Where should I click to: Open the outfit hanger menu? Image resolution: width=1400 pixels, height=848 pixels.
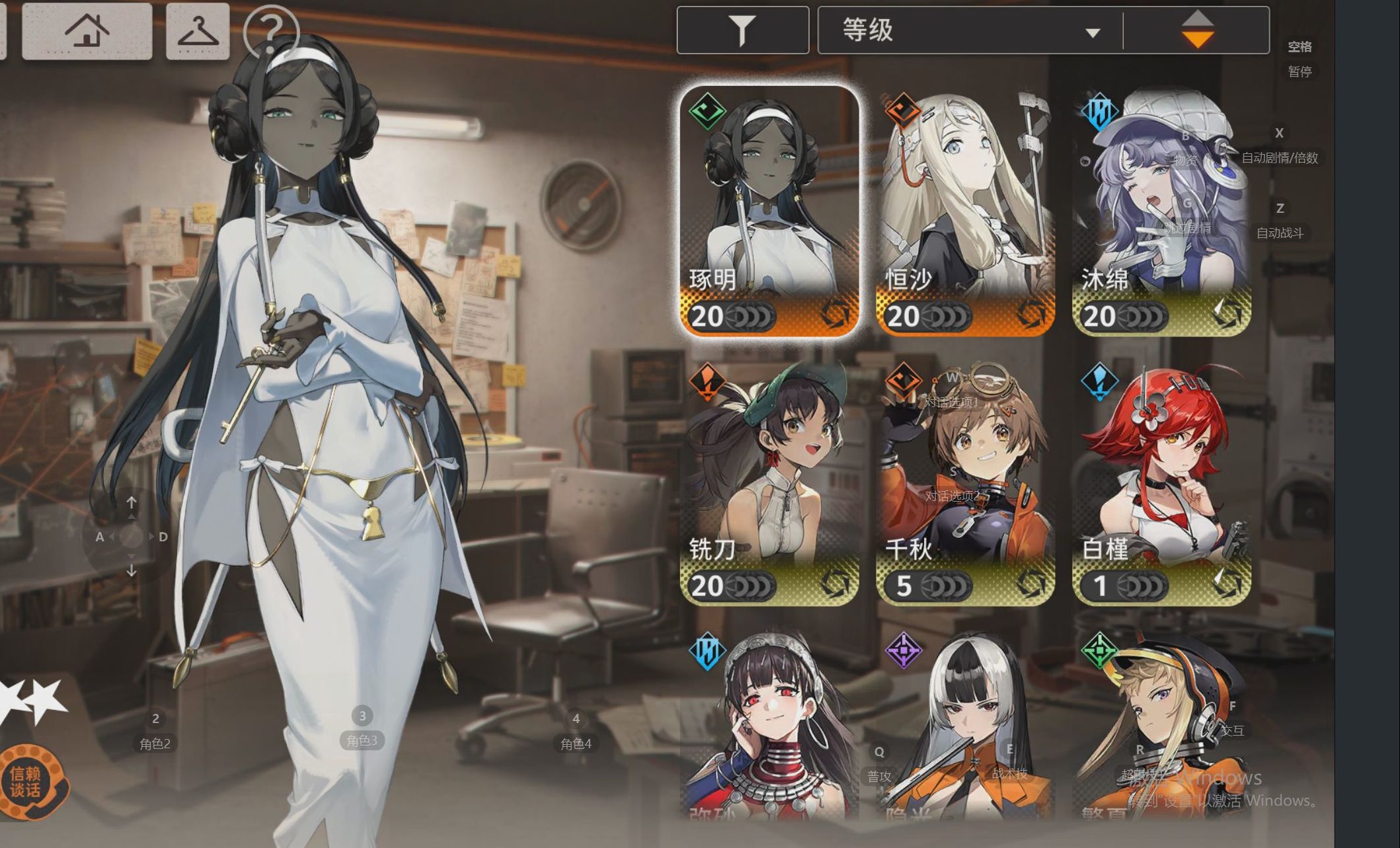point(198,30)
